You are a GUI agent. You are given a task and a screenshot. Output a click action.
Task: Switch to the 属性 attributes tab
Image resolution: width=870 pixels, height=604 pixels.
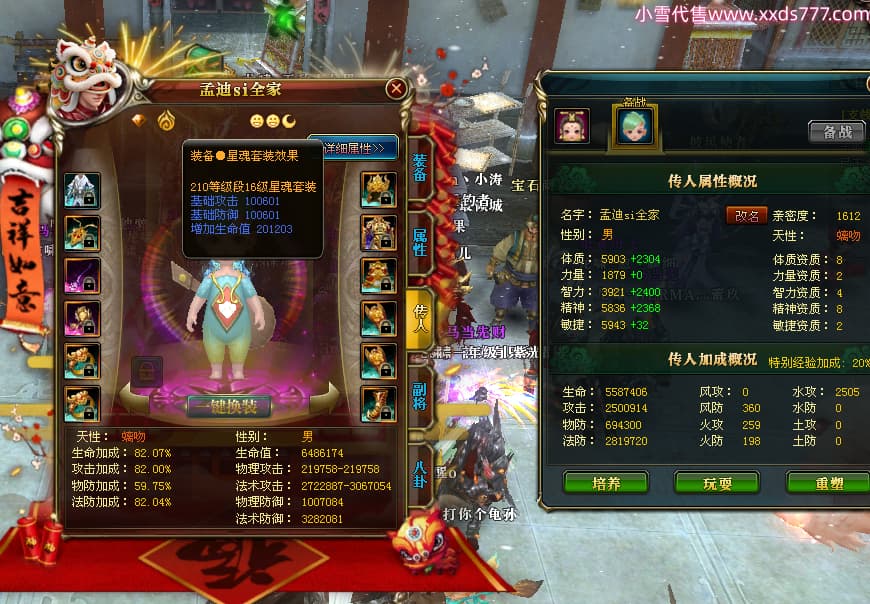point(421,240)
